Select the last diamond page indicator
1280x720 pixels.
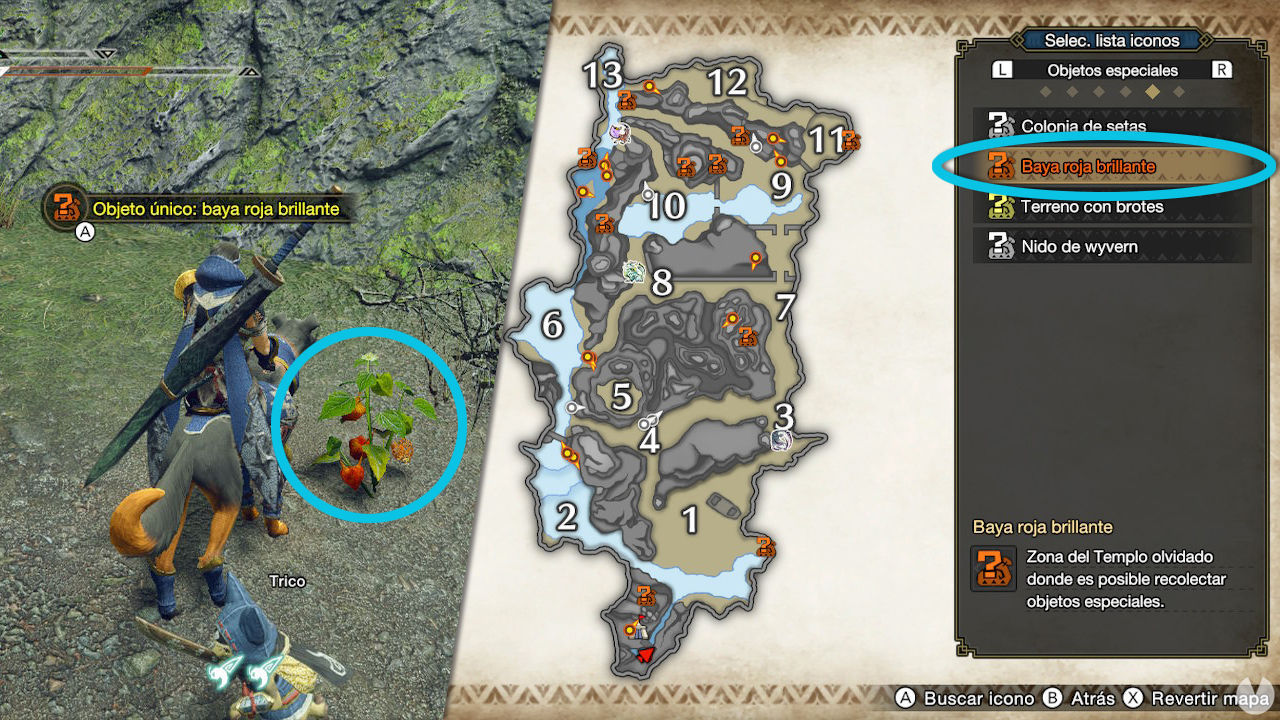tap(1178, 91)
